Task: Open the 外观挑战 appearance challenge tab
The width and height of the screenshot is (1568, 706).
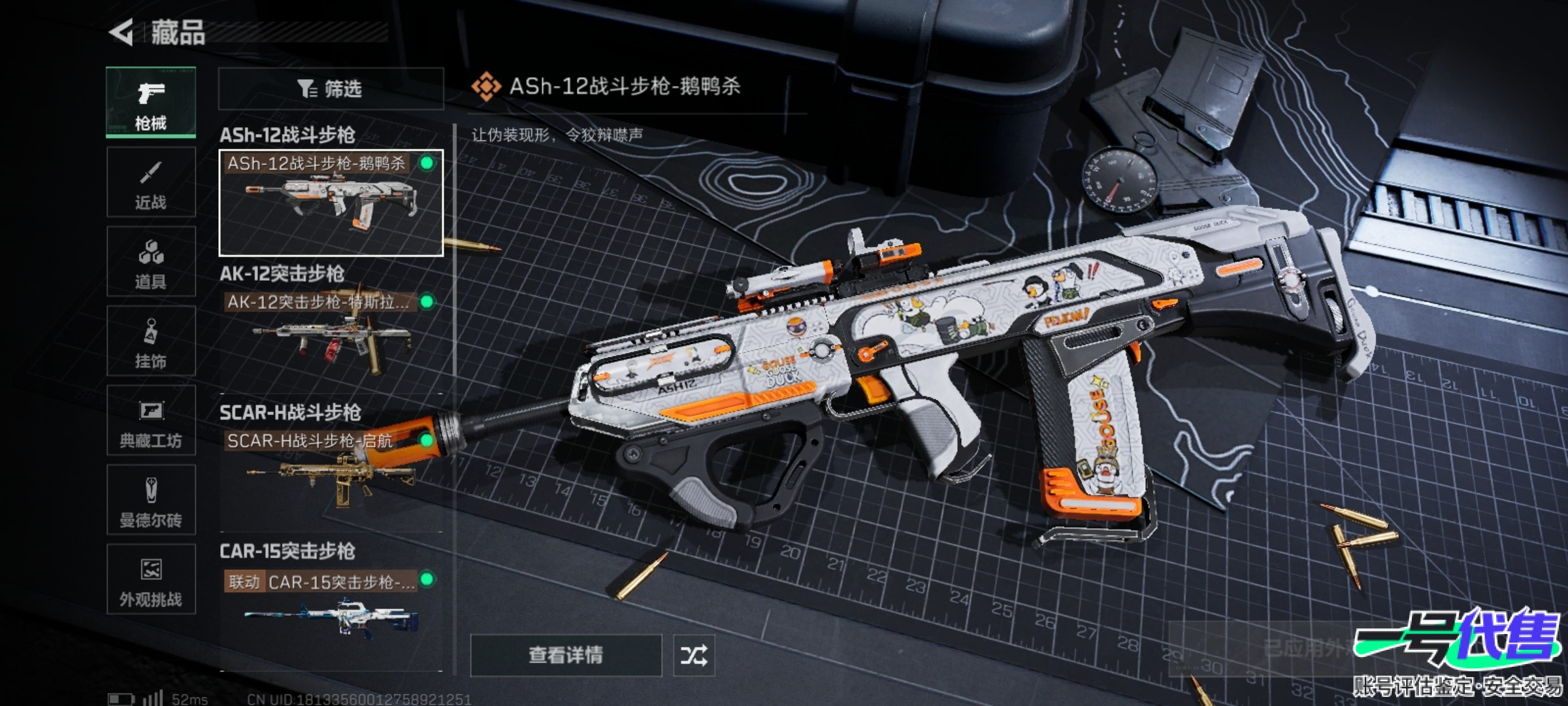Action: 151,580
